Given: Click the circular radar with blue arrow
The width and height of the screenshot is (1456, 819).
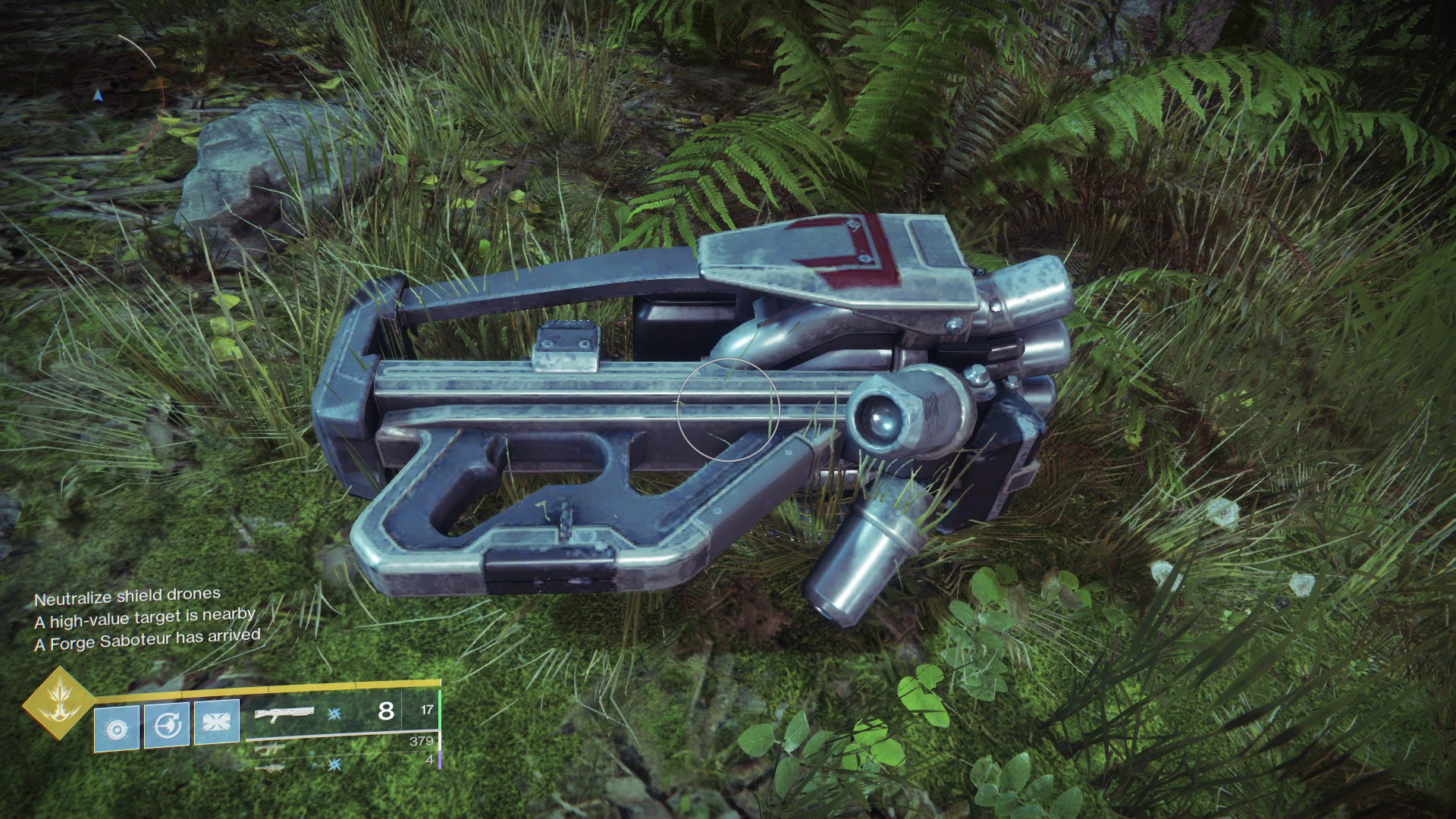Looking at the screenshot, I should coord(97,96).
